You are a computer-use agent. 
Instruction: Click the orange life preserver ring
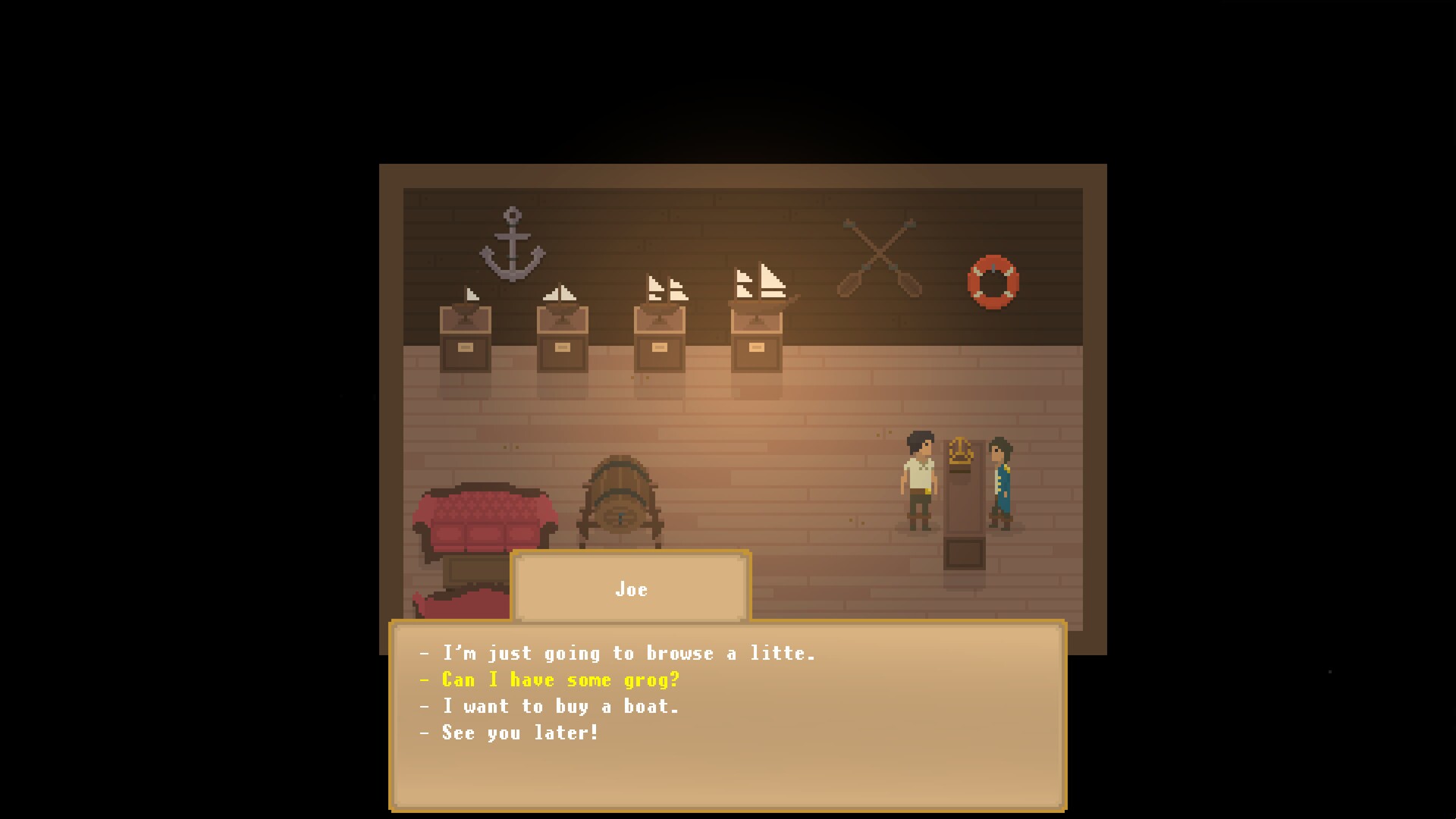click(x=993, y=281)
